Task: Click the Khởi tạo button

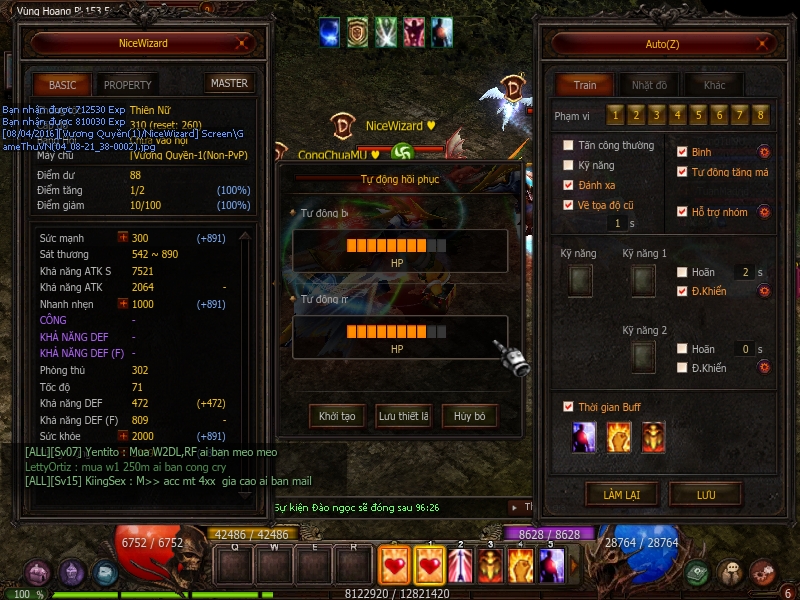Action: (337, 416)
